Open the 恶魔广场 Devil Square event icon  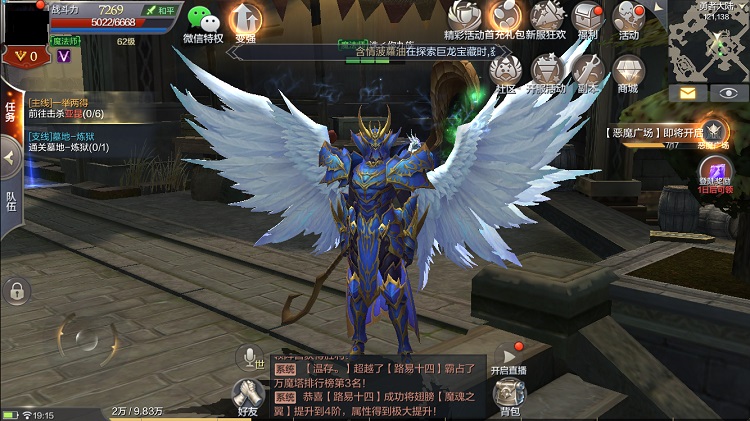coord(712,131)
